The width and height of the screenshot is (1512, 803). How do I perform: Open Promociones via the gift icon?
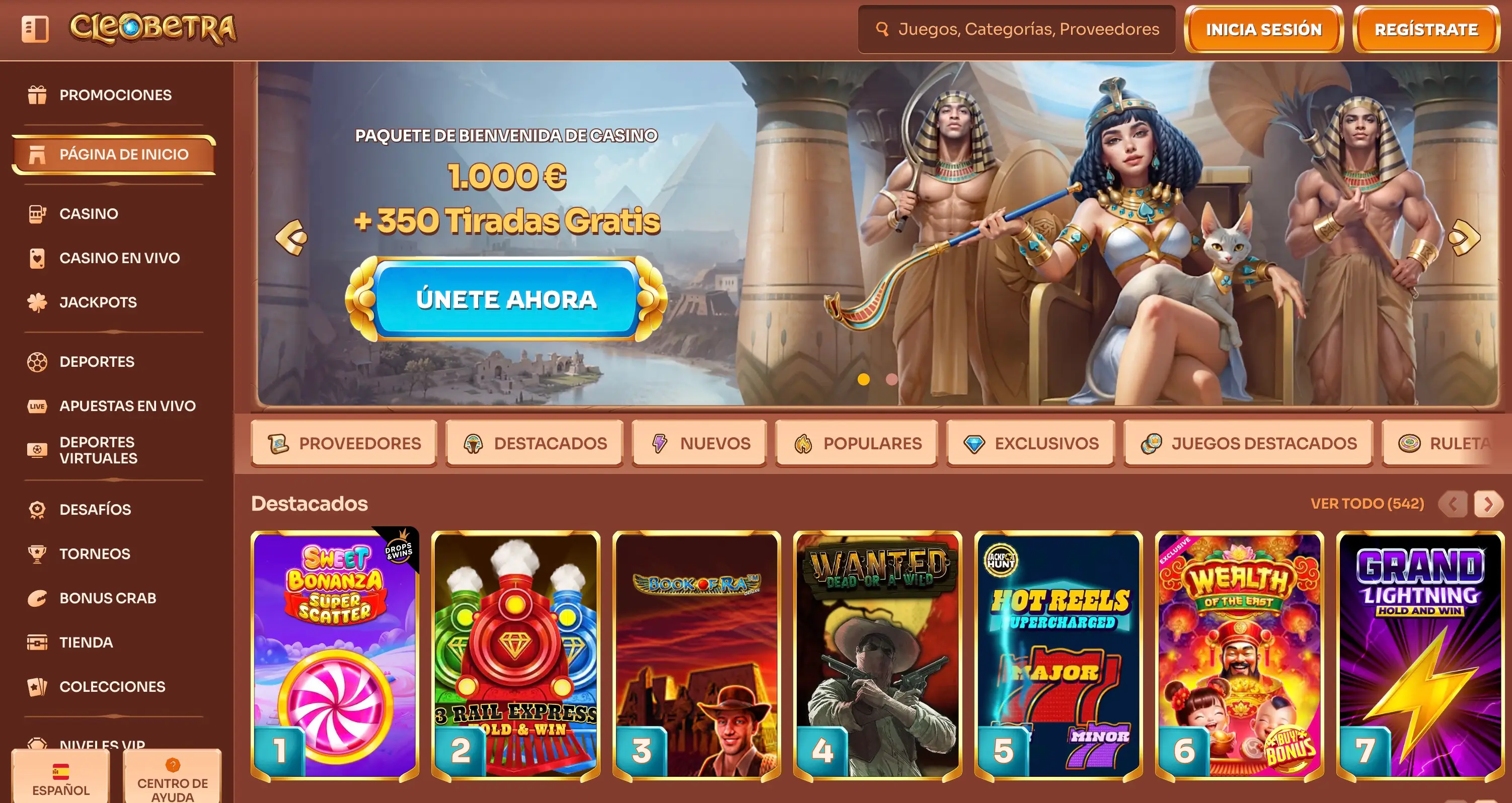point(38,95)
